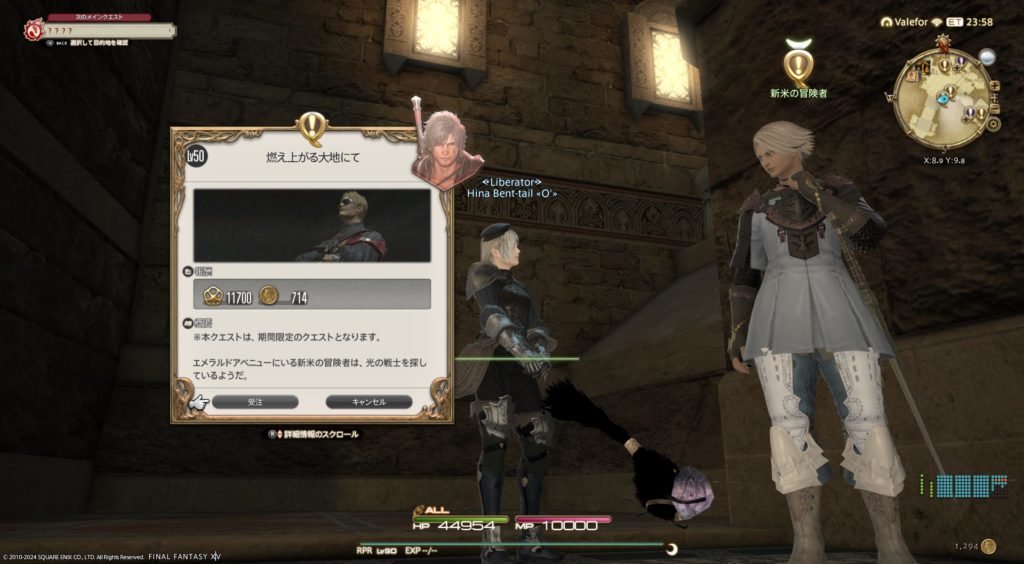Click the Valefor world server indicator

(908, 21)
